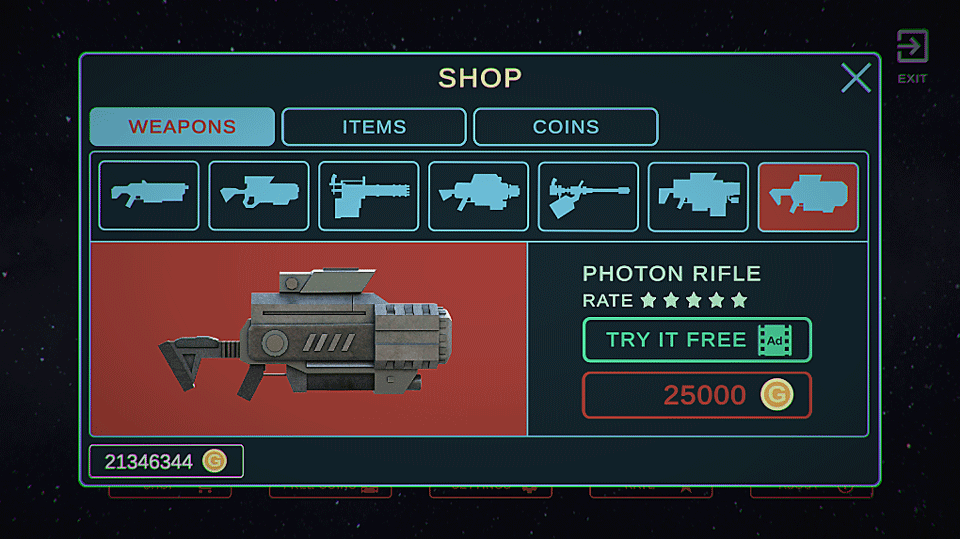Click the Exit icon
This screenshot has width=960, height=539.
point(912,53)
